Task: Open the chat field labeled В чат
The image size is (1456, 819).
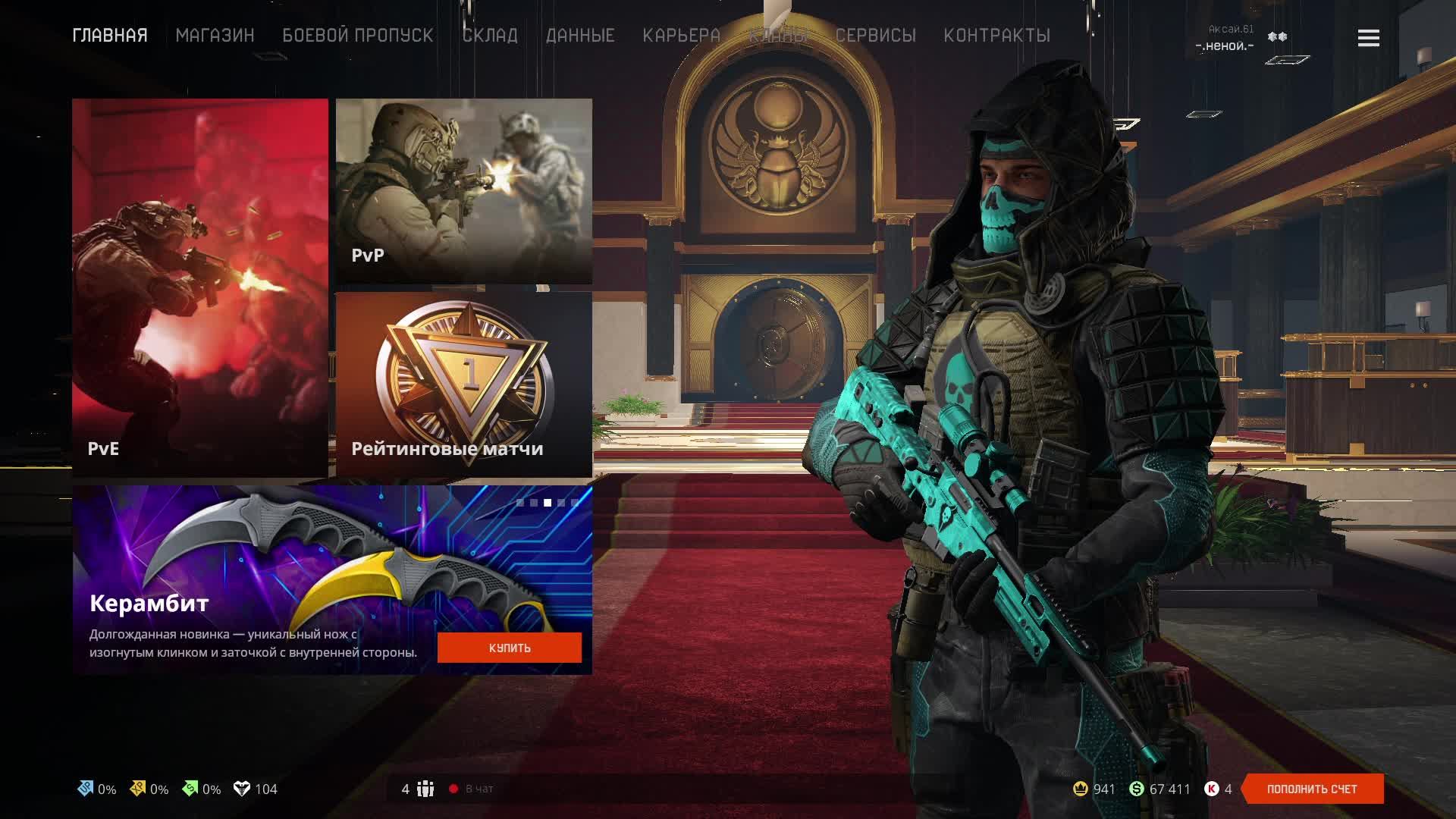Action: coord(479,789)
